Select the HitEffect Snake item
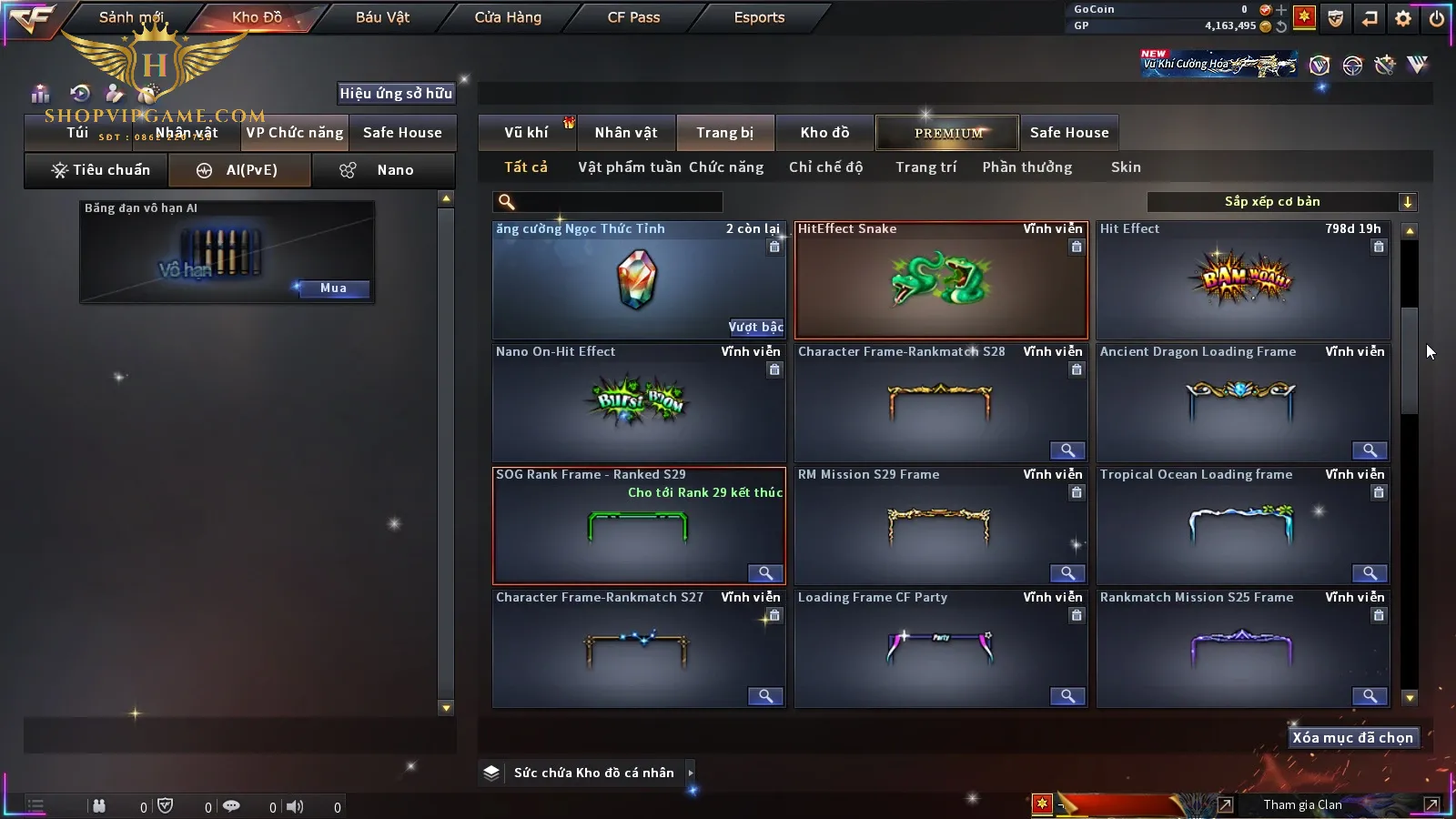 tap(941, 280)
